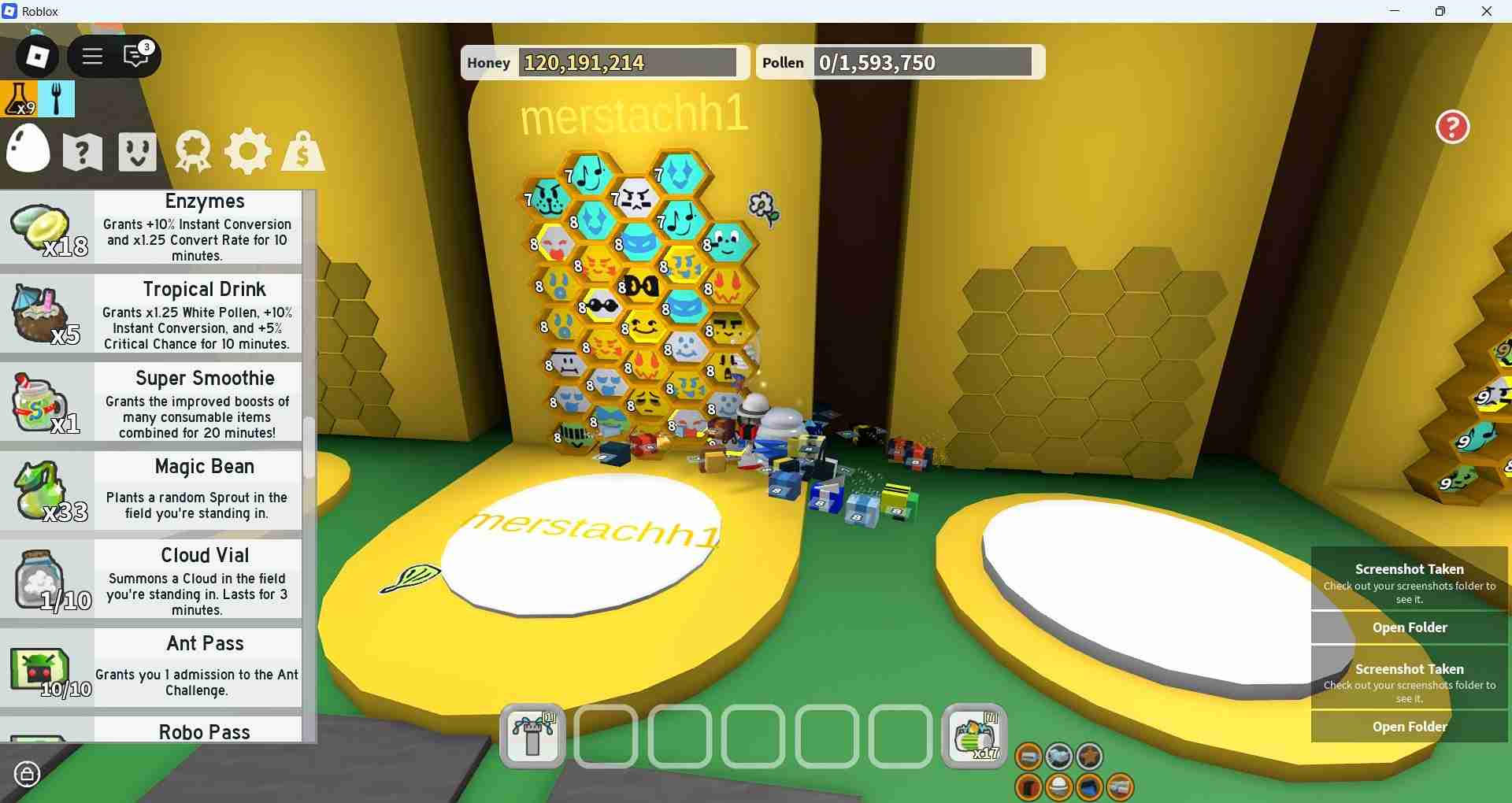Select the x17 item in the last hotbar slot

[x=973, y=737]
